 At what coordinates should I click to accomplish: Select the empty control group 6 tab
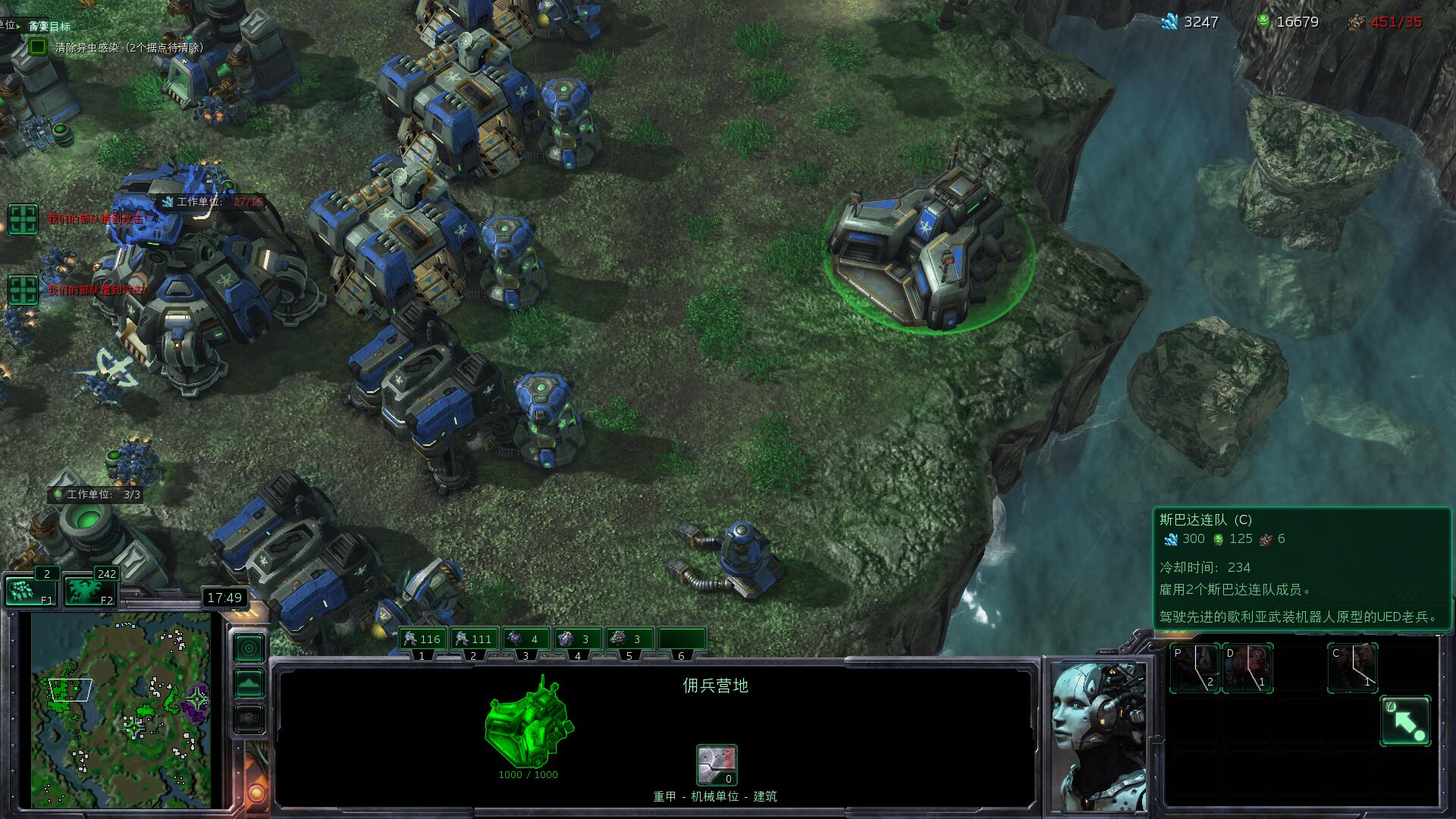681,639
